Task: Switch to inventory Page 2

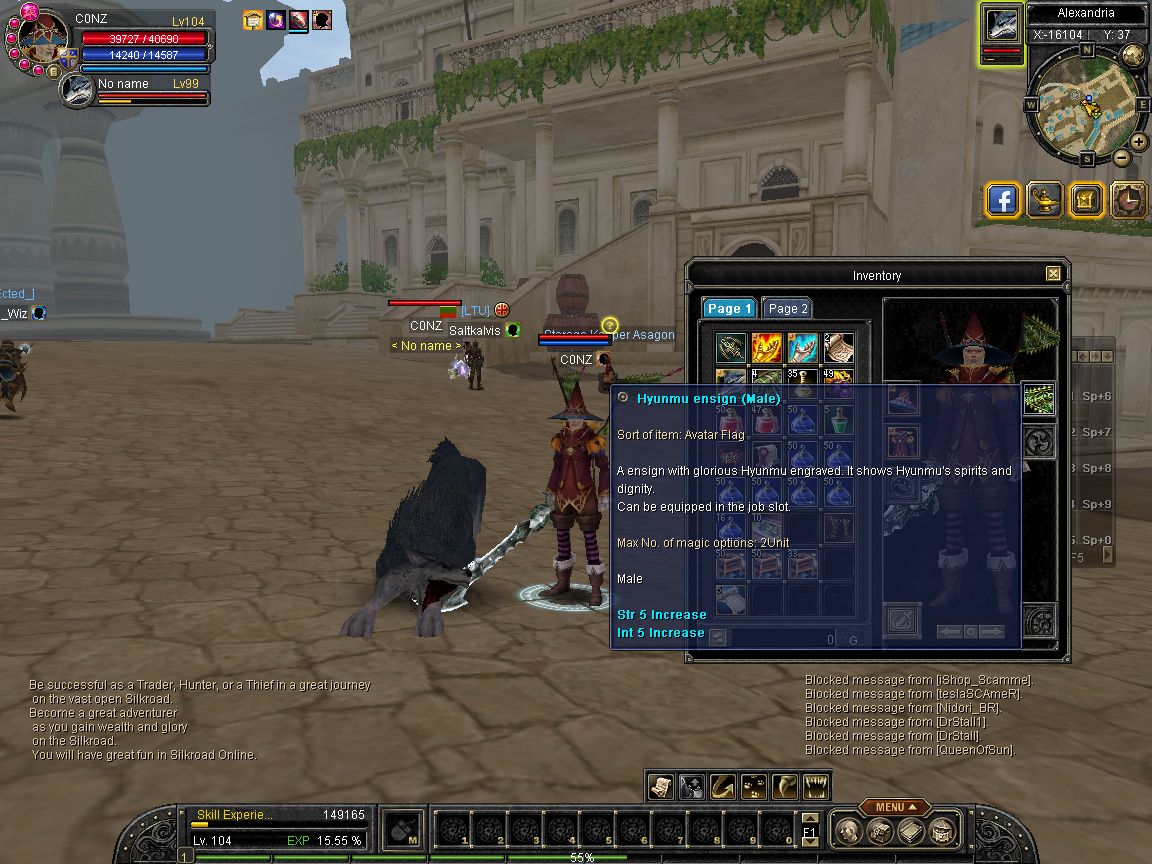Action: [x=787, y=309]
